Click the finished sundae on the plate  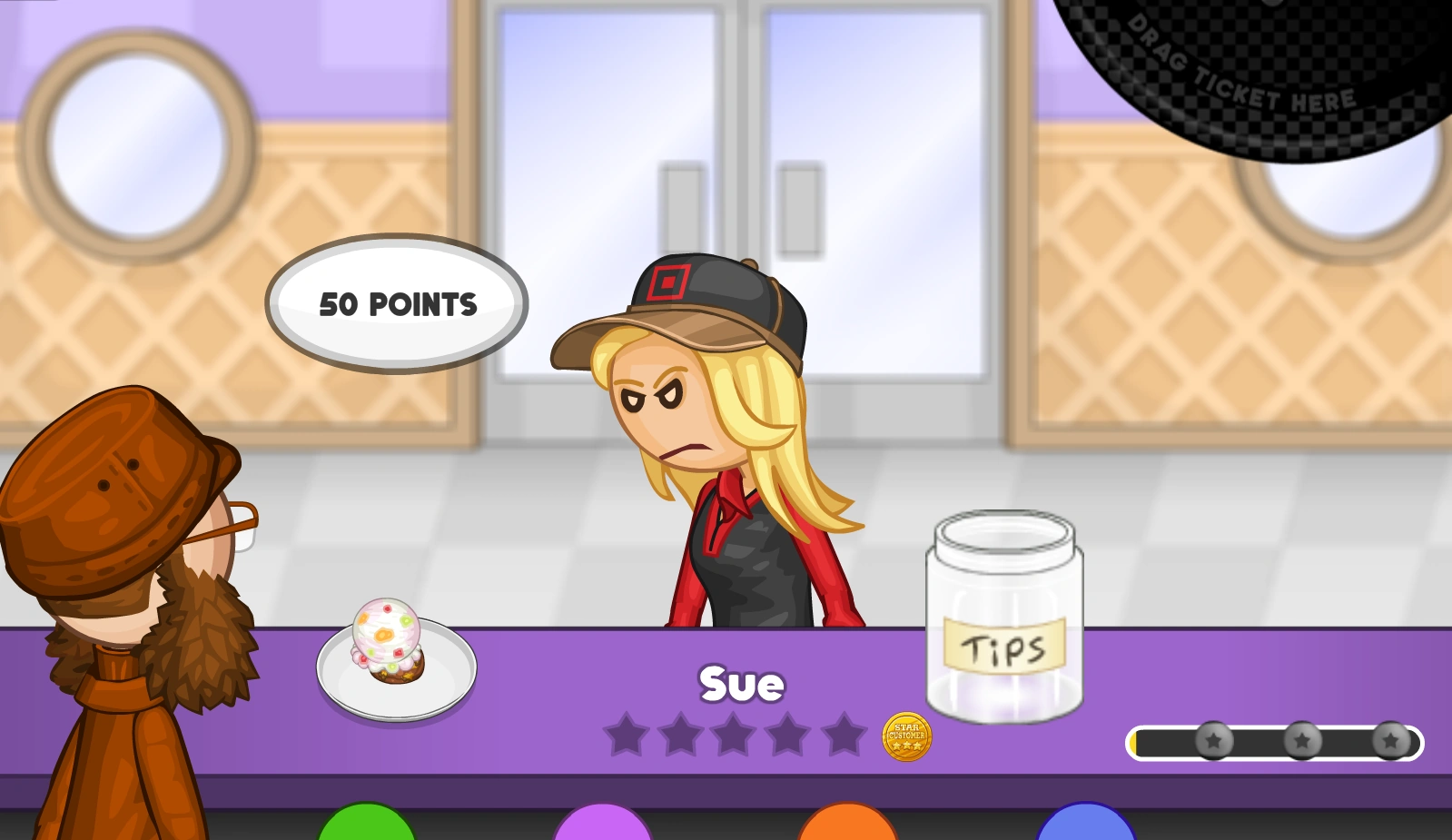389,636
